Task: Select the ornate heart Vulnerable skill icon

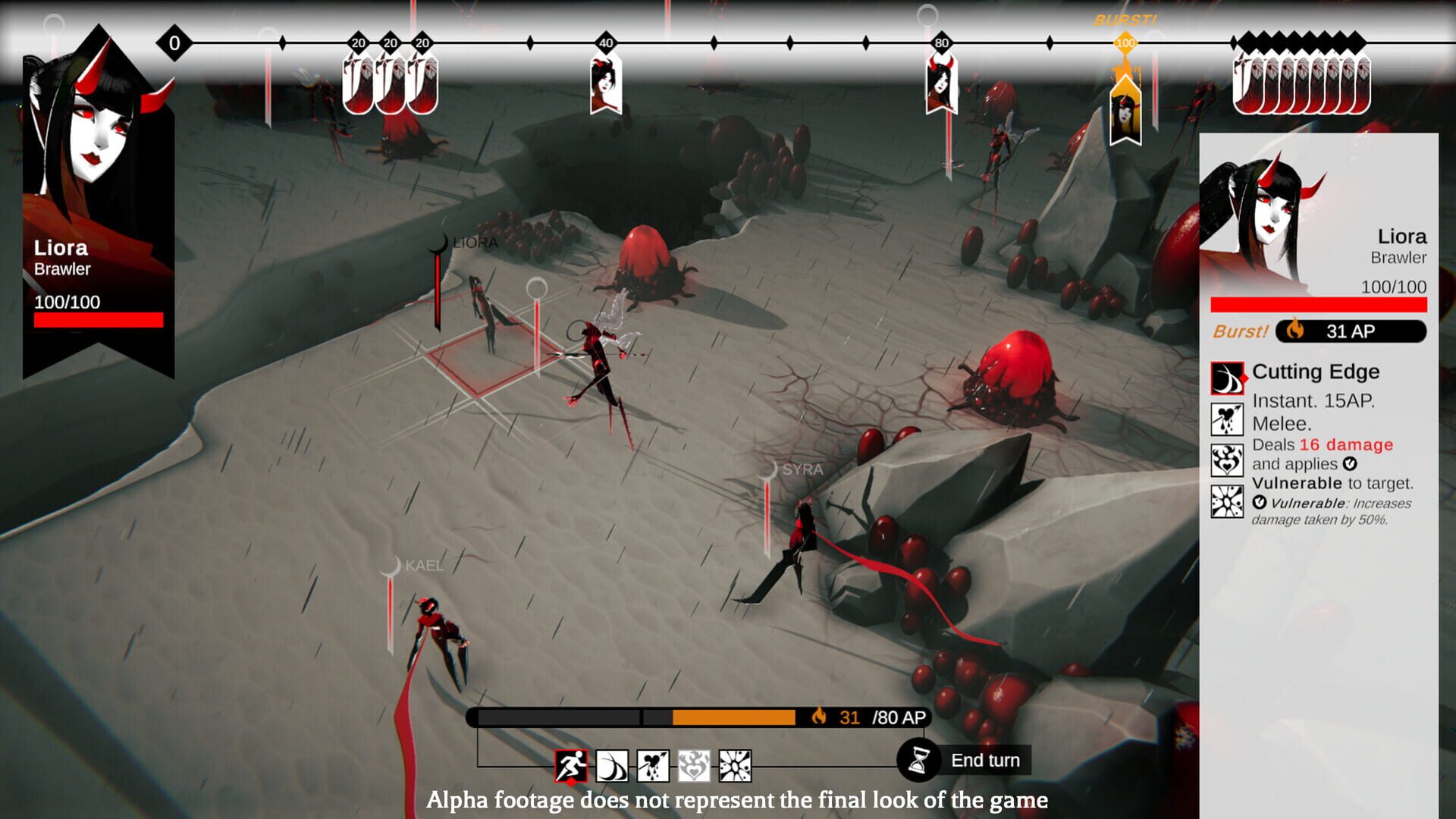Action: click(x=695, y=760)
